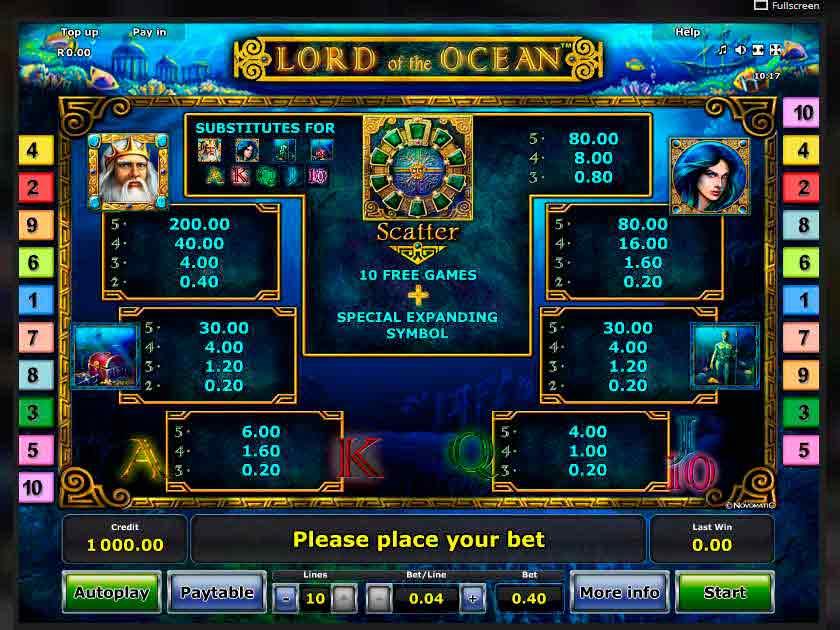840x630 pixels.
Task: Toggle the music note icon
Action: (x=722, y=49)
